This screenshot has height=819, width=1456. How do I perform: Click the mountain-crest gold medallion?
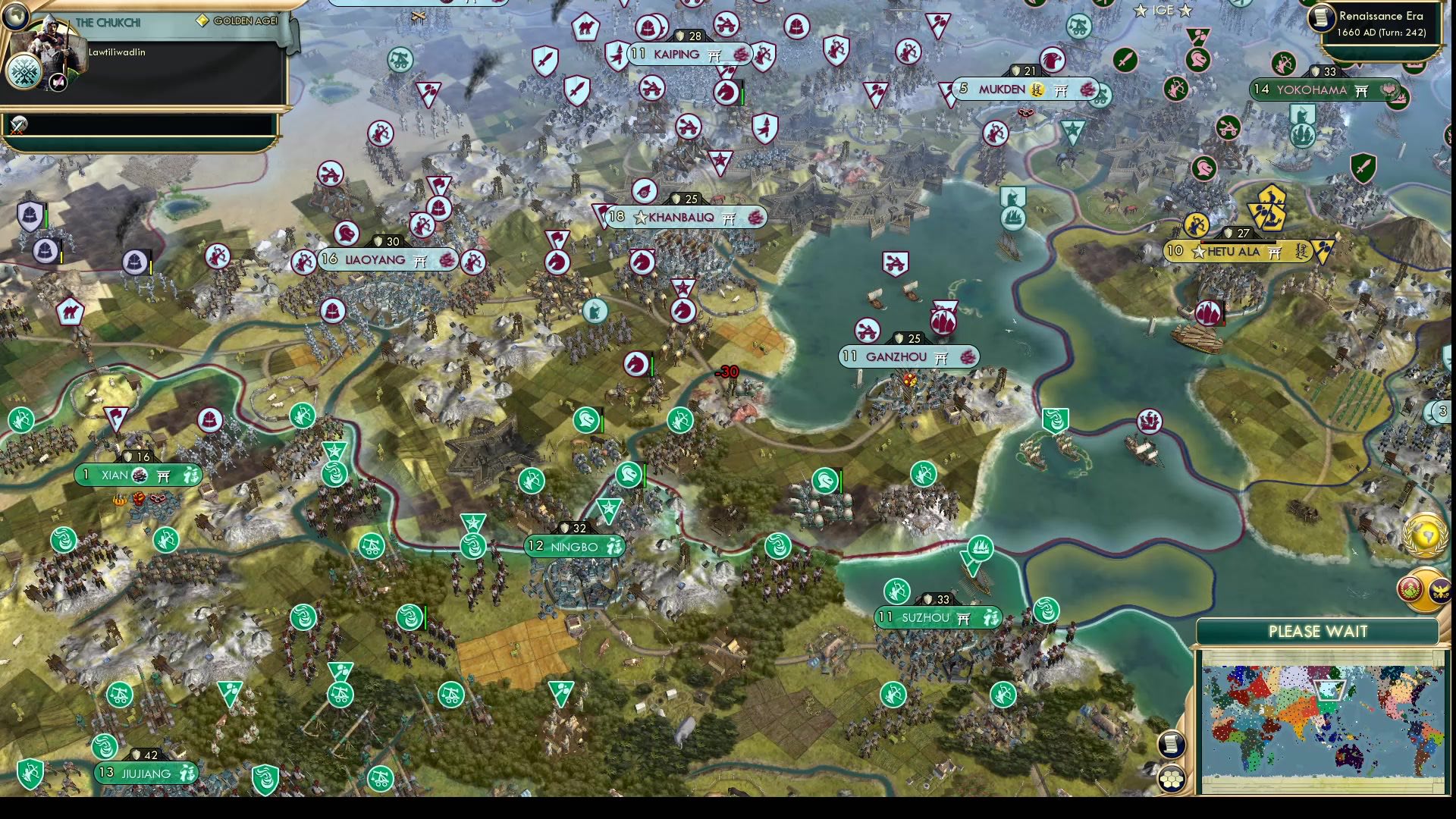[x=1410, y=588]
